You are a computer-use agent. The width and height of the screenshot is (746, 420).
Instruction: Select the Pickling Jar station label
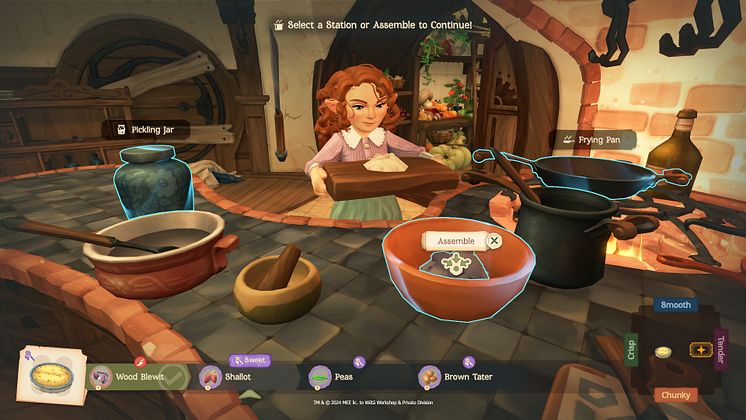(x=147, y=129)
